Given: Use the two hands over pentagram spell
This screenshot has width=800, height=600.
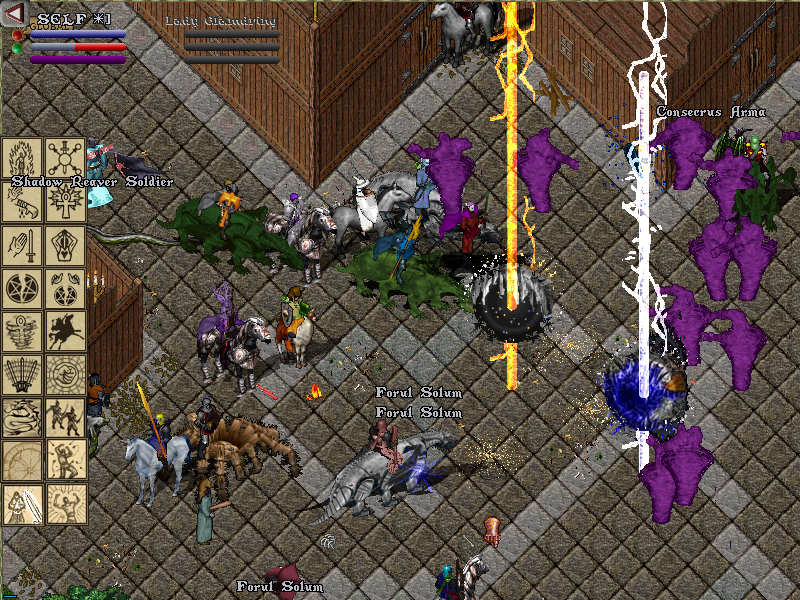Looking at the screenshot, I should click(65, 288).
